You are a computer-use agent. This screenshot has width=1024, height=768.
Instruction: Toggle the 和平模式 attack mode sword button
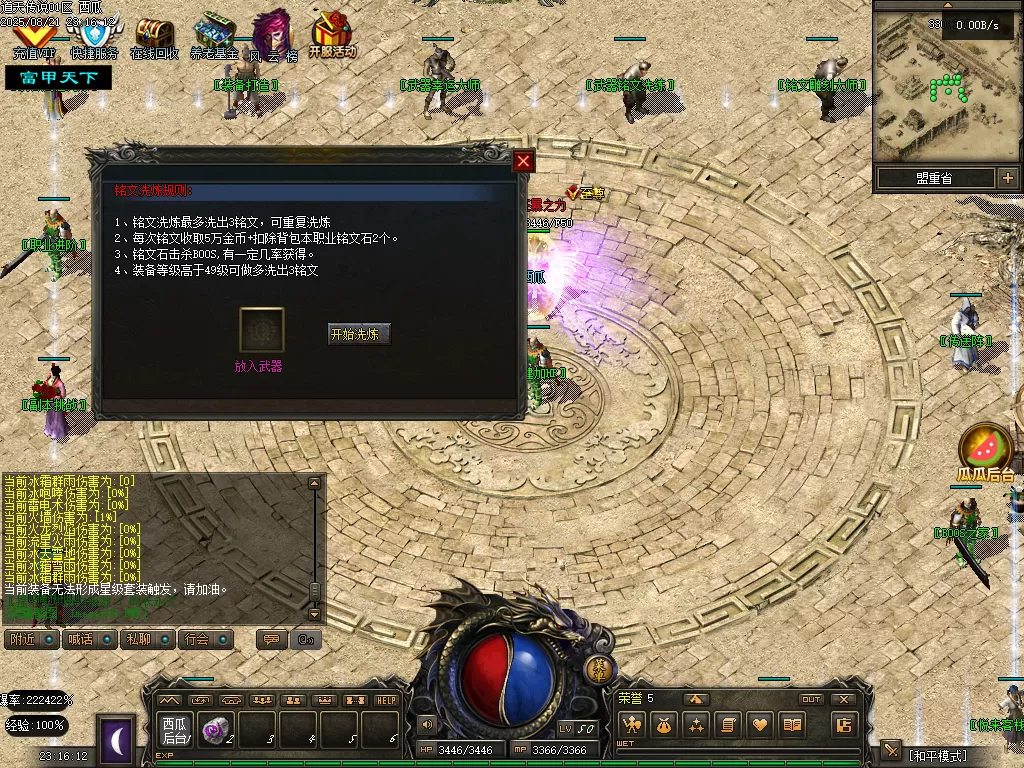pyautogui.click(x=892, y=753)
